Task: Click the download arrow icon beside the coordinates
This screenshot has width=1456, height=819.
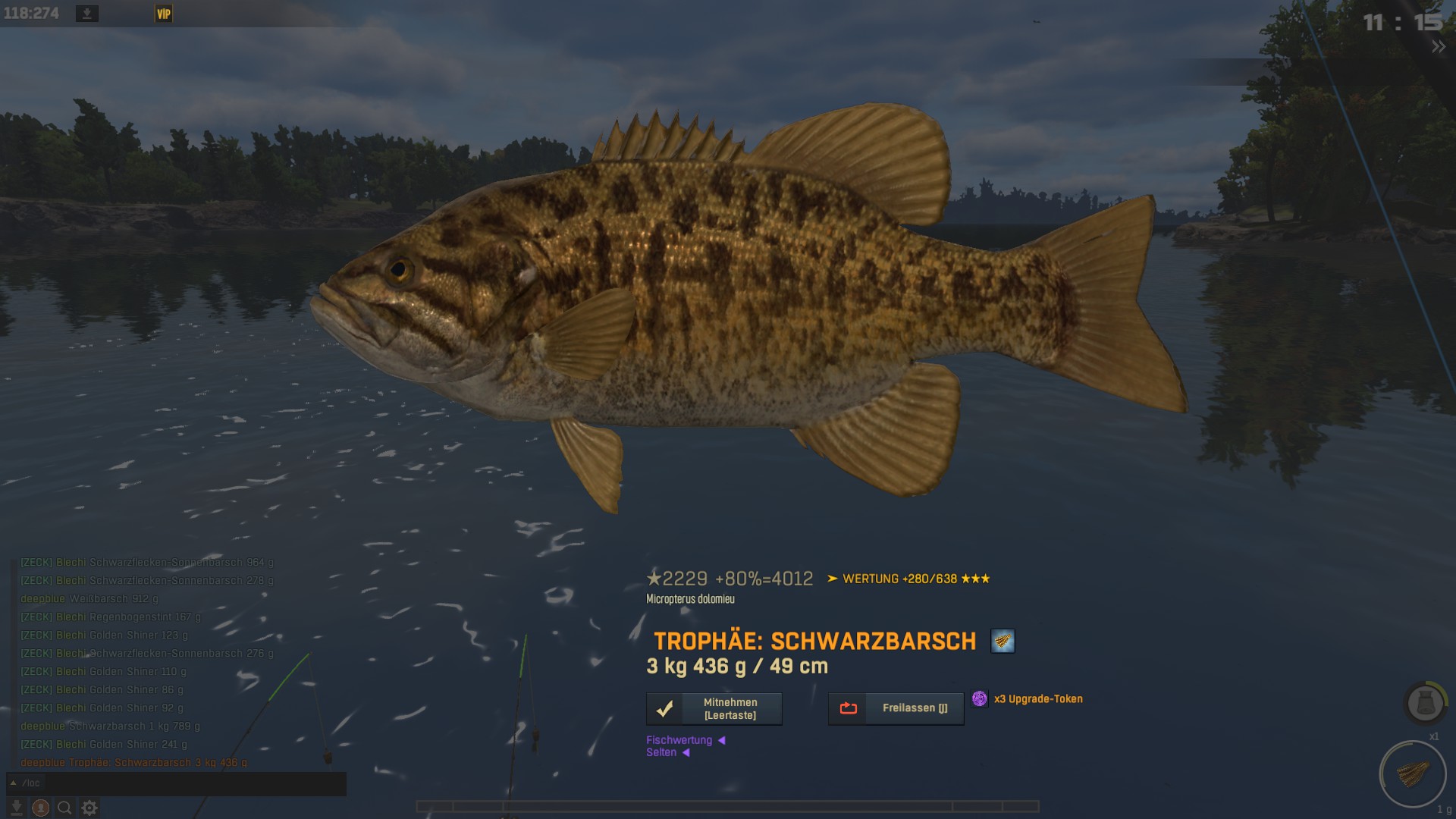Action: click(x=87, y=14)
